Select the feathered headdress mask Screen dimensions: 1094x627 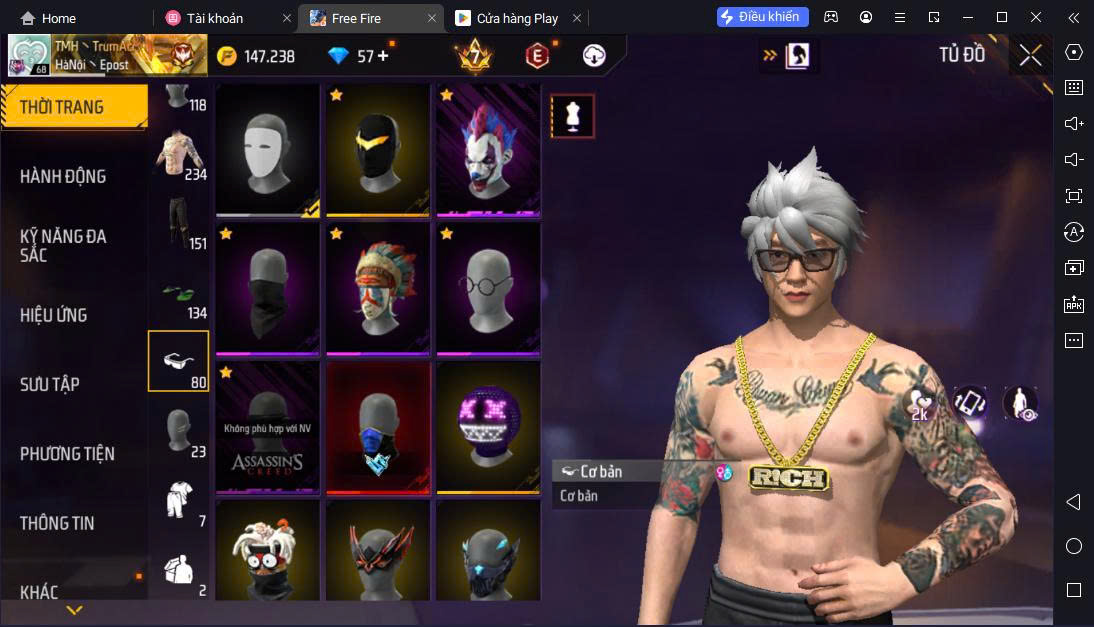378,288
